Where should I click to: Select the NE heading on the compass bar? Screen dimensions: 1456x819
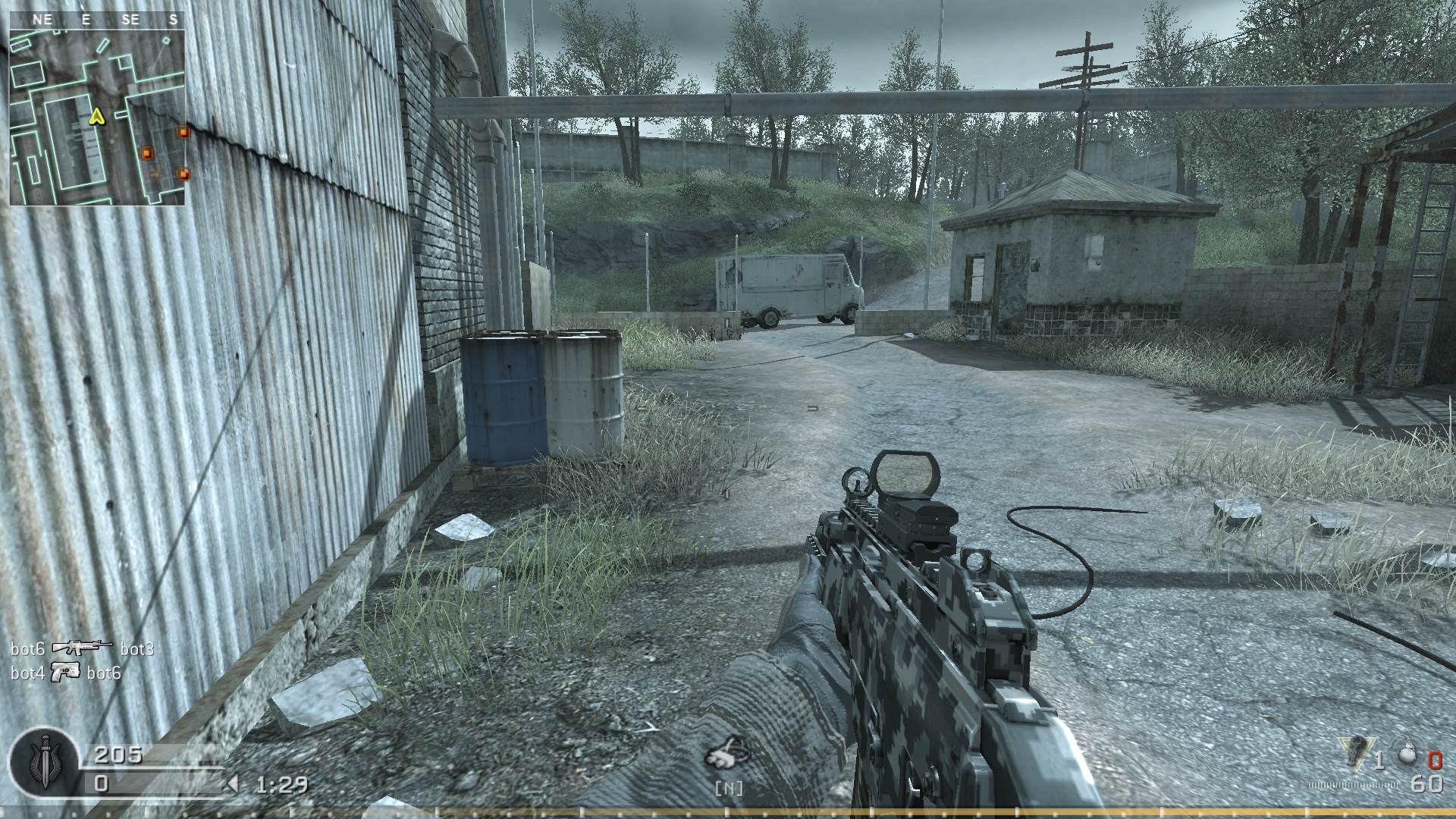point(42,20)
